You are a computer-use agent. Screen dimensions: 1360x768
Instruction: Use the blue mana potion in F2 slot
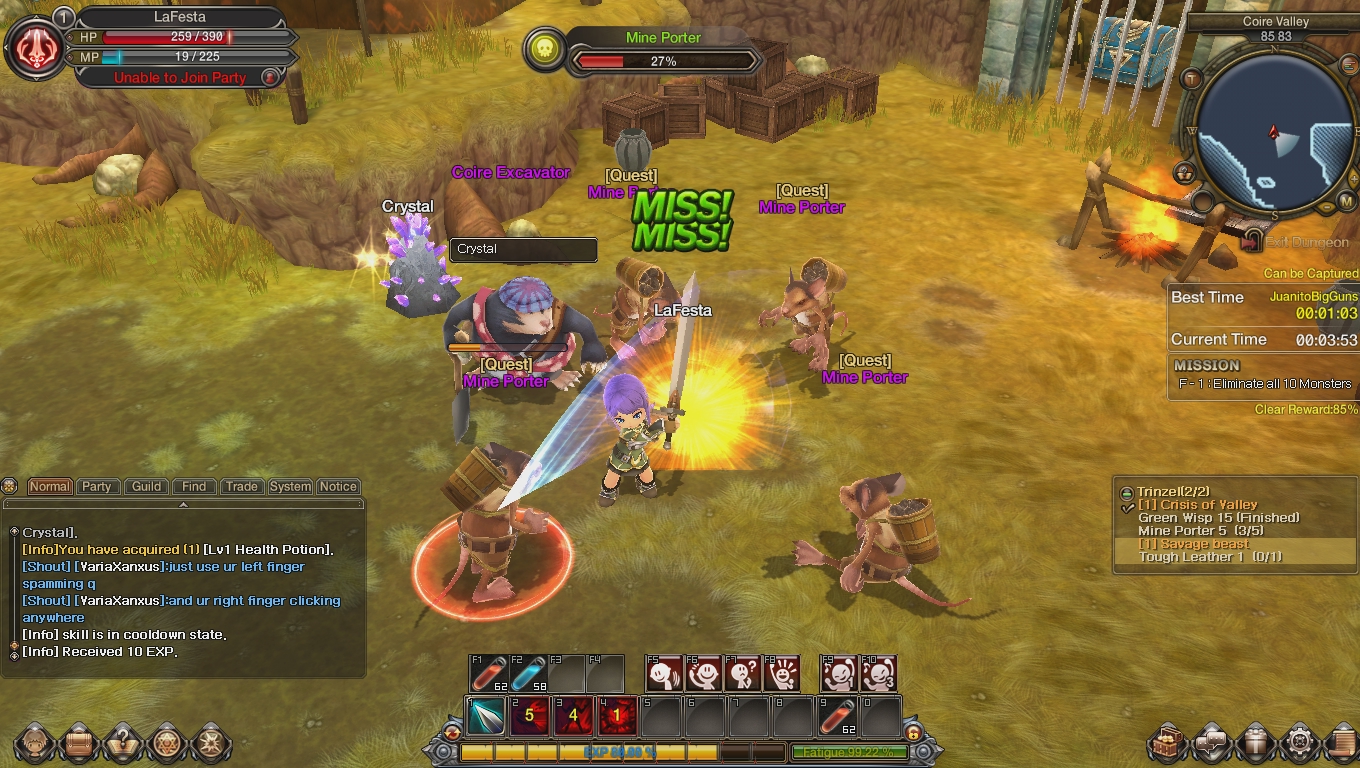pyautogui.click(x=528, y=674)
